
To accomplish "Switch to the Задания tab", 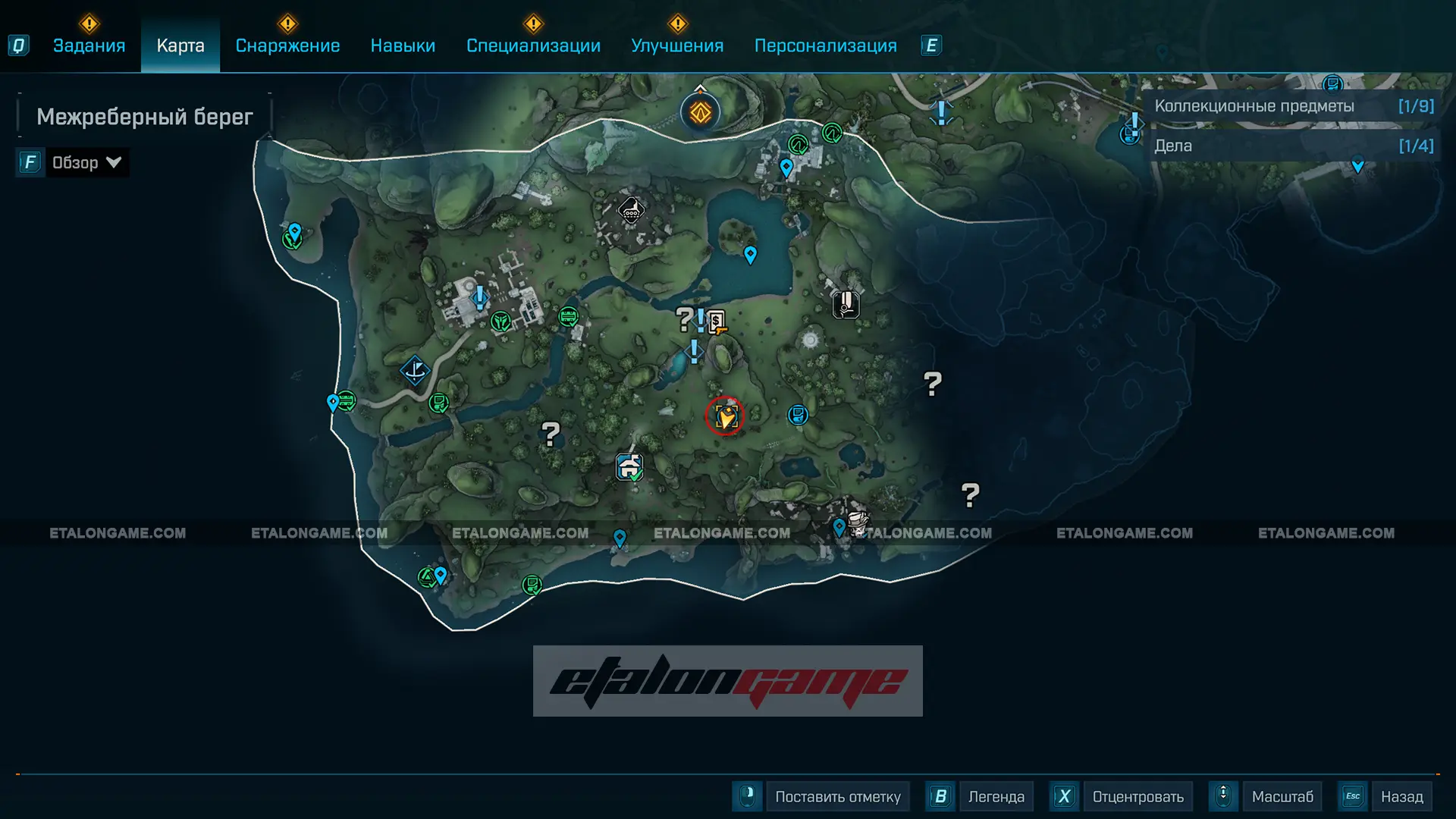I will point(89,45).
